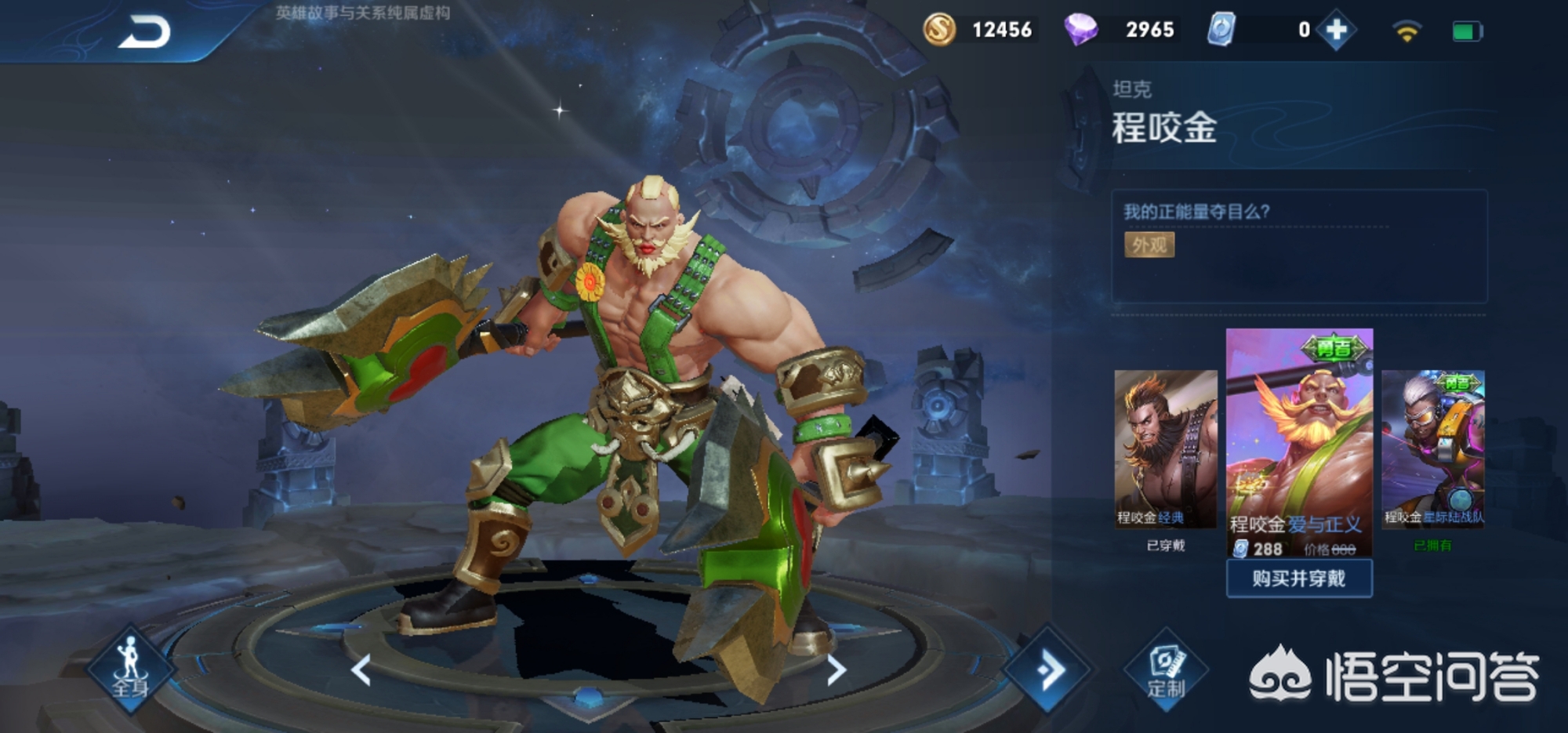
Task: Rotate hero with the right arrow
Action: tap(837, 670)
